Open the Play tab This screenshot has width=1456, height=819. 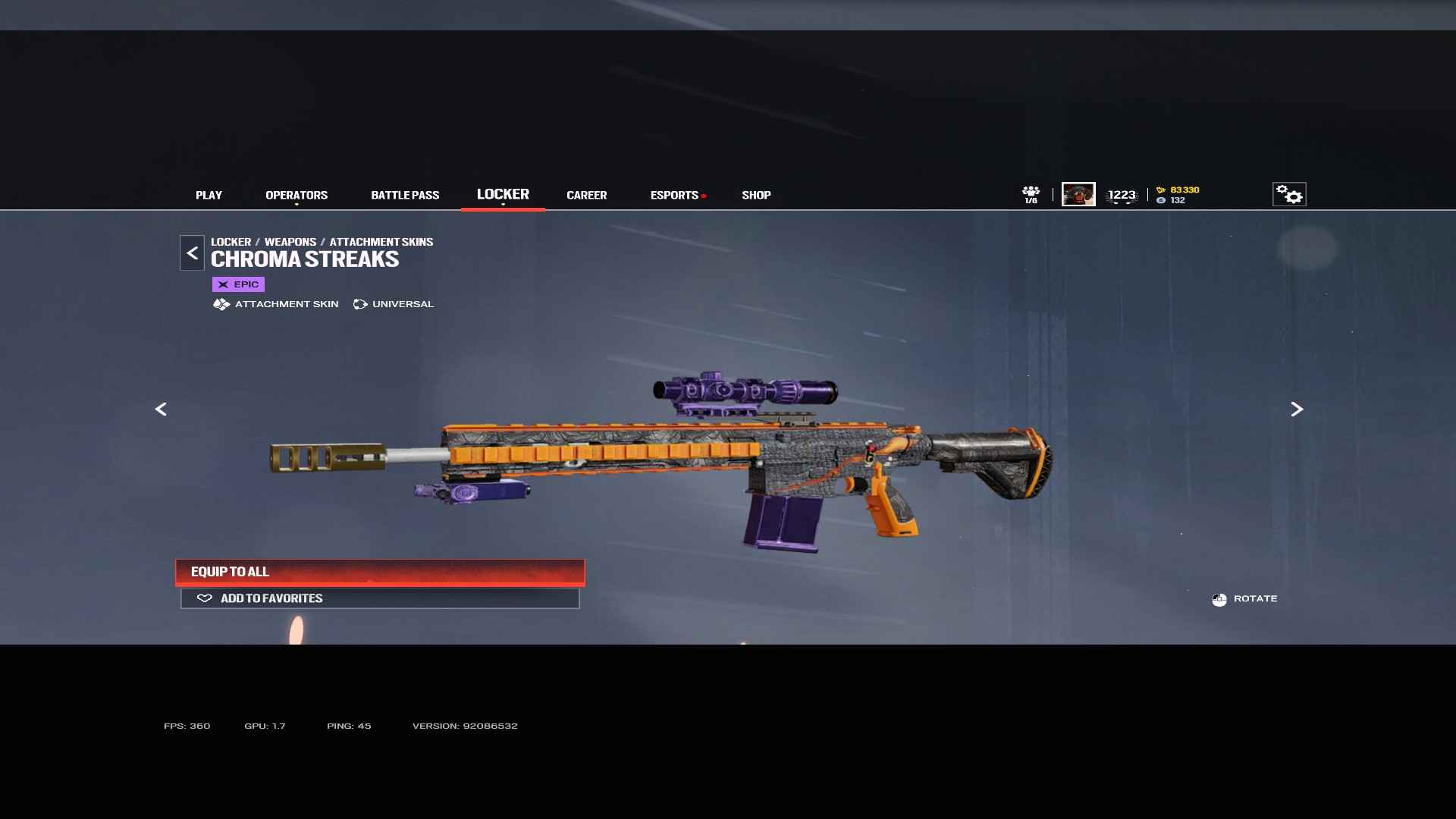click(209, 195)
